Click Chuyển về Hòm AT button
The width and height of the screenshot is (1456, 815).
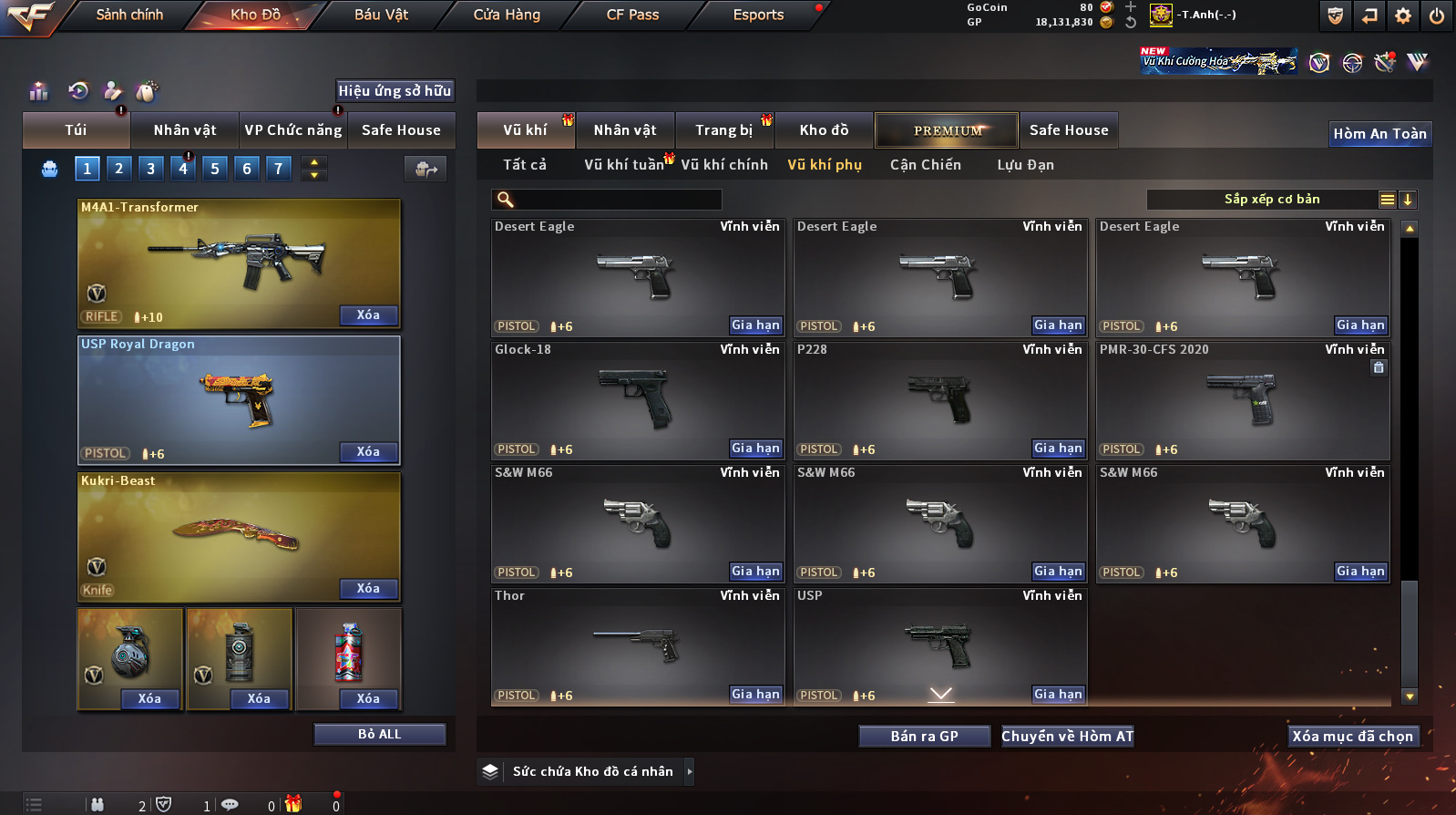pos(1067,737)
